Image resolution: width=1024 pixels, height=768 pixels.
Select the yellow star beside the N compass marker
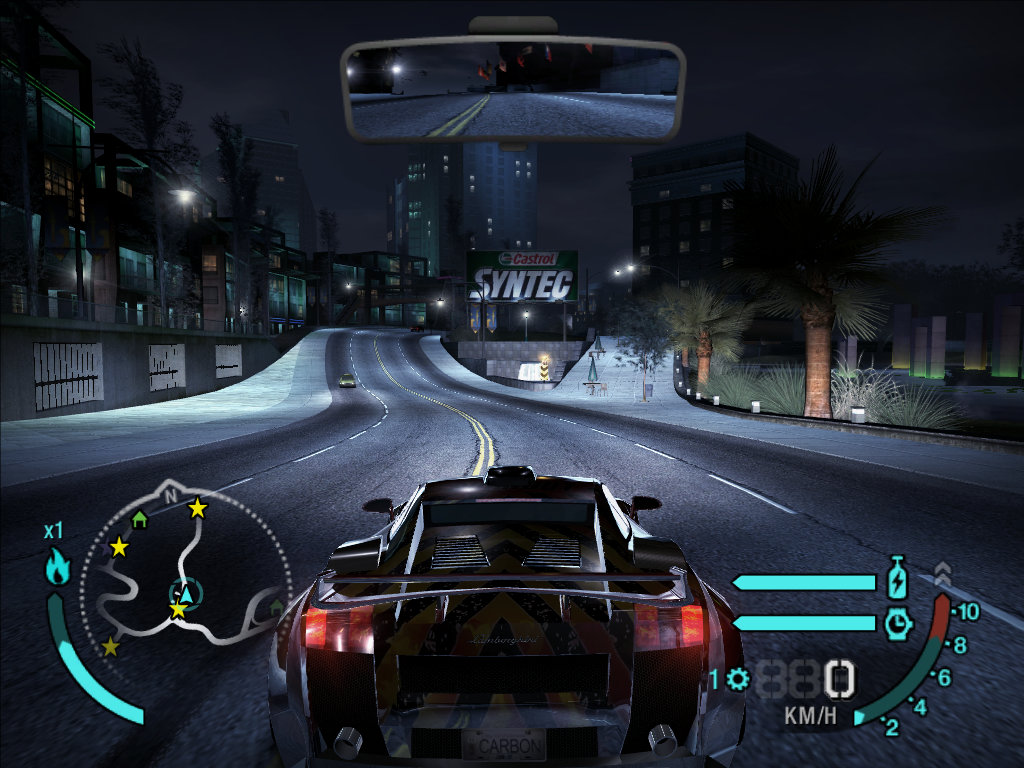tap(198, 508)
